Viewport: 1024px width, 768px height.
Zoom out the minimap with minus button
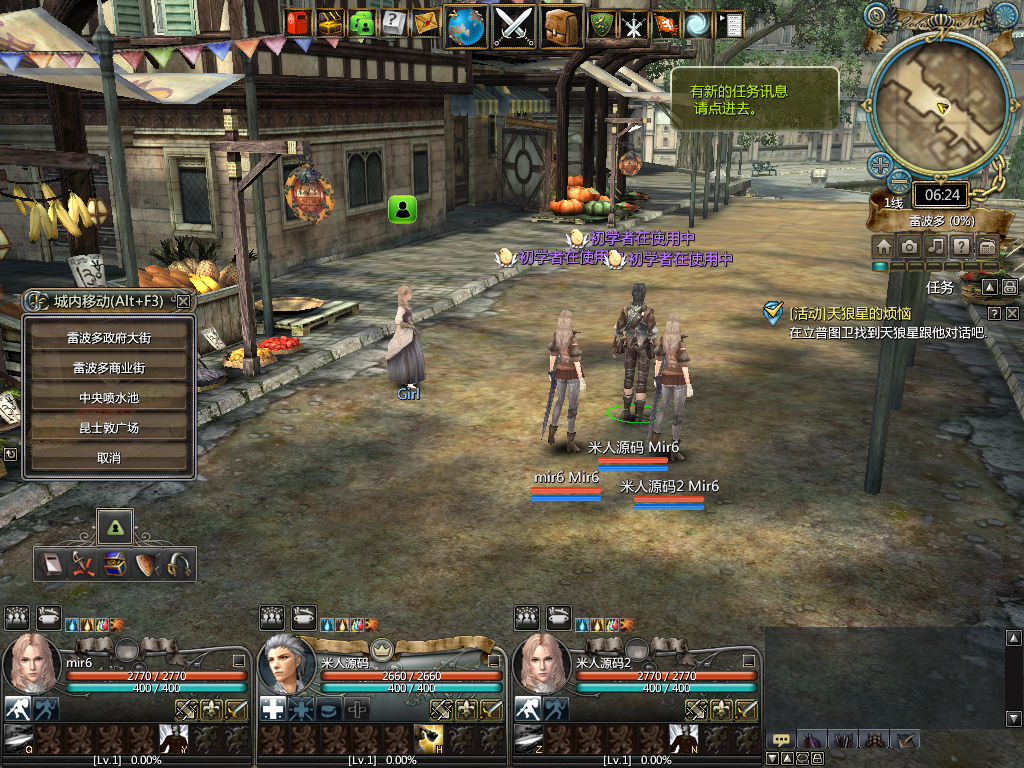click(900, 183)
